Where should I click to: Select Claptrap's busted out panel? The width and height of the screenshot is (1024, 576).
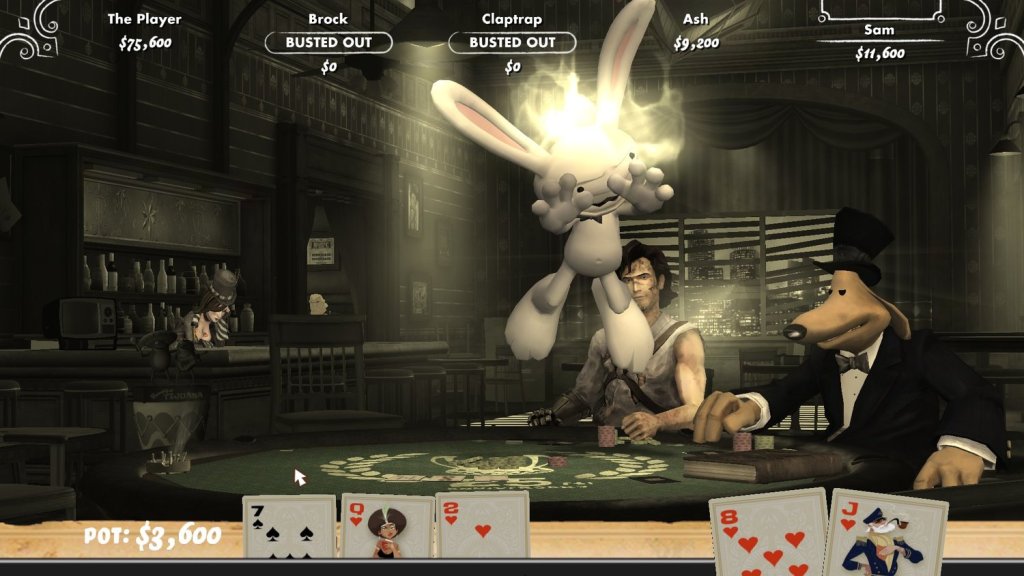coord(512,42)
